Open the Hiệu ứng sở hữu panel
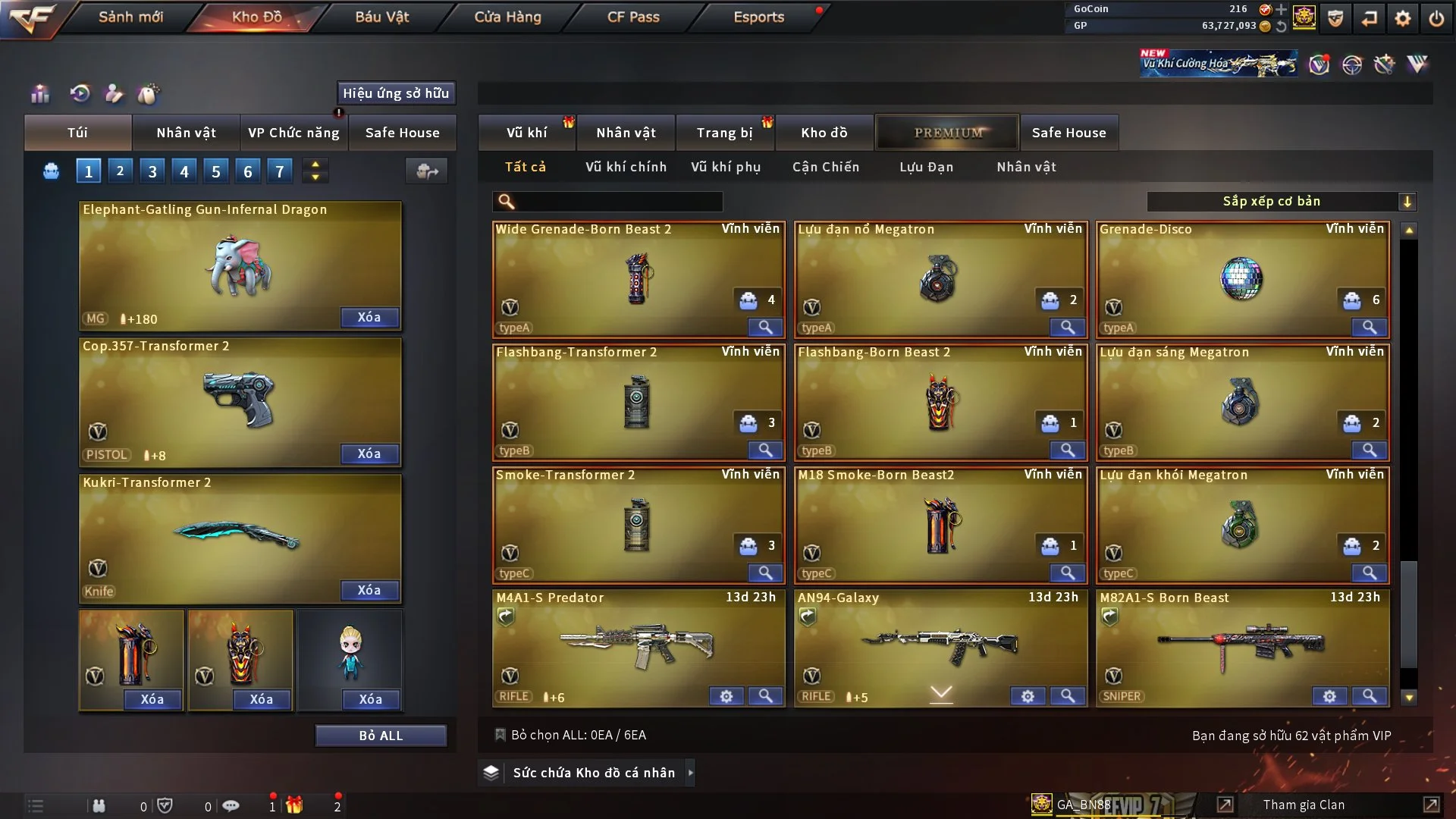Screen dimensions: 1456x819 396,93
